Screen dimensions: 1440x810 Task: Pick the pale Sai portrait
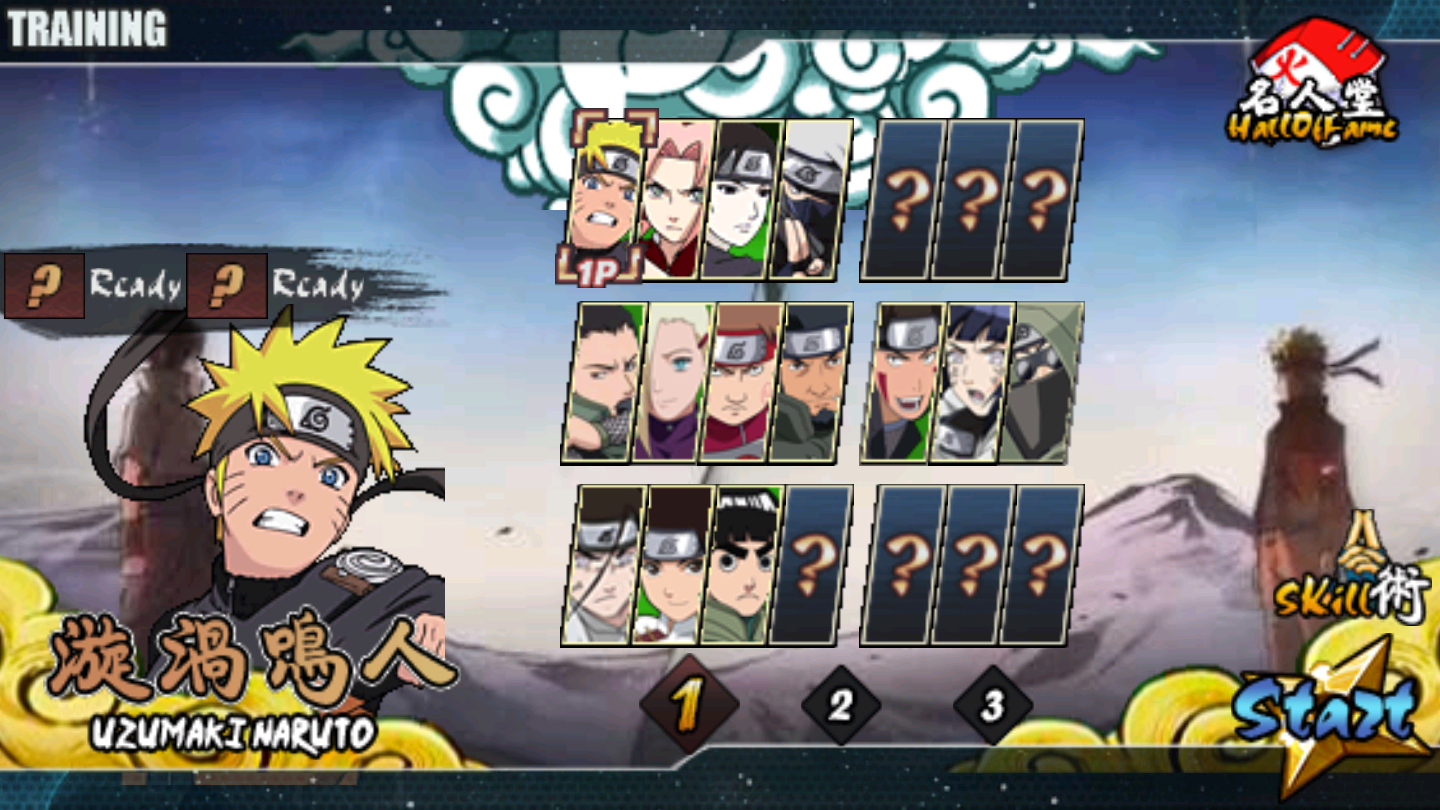click(741, 199)
